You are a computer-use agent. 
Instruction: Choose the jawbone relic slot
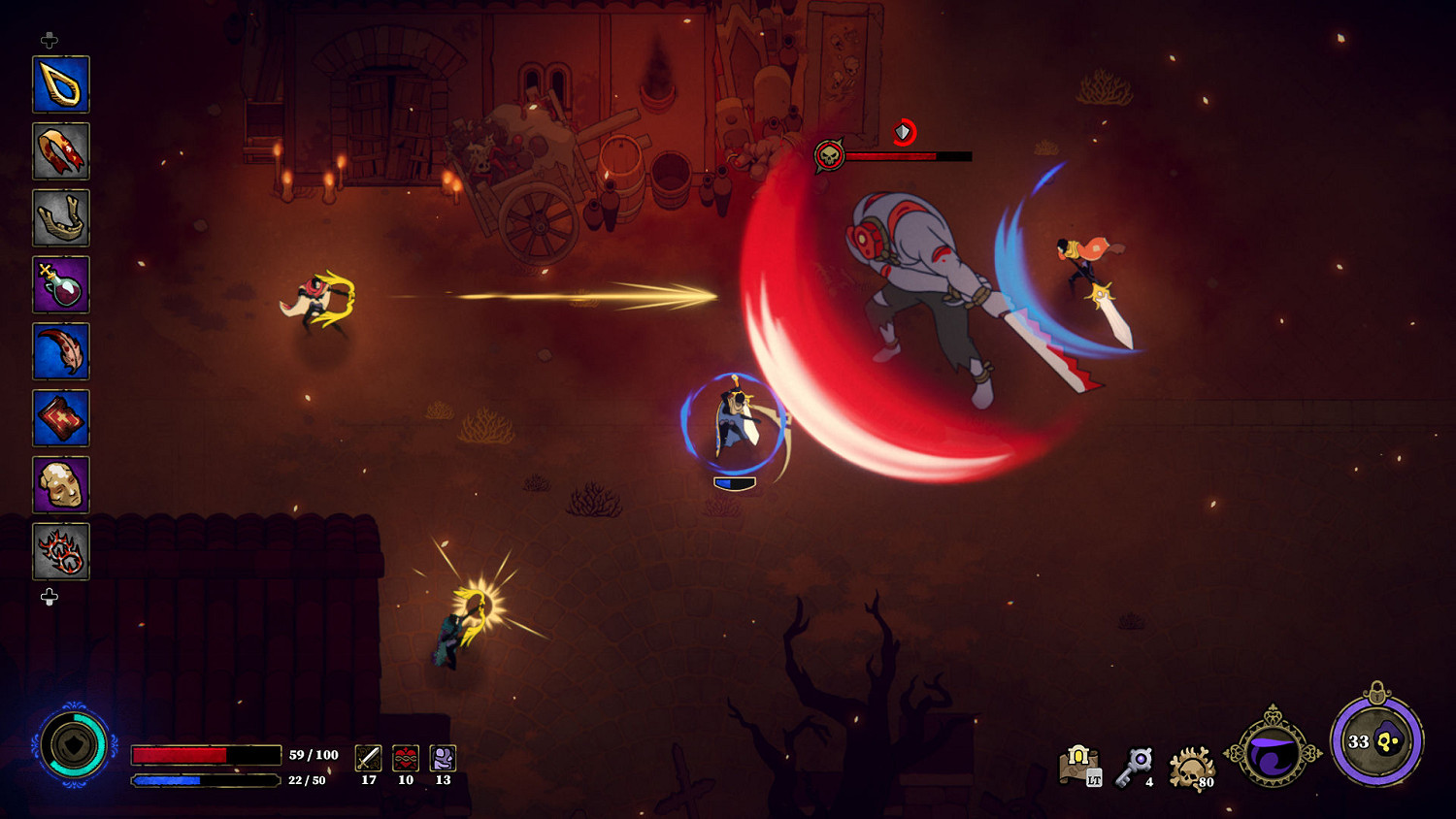click(x=61, y=217)
